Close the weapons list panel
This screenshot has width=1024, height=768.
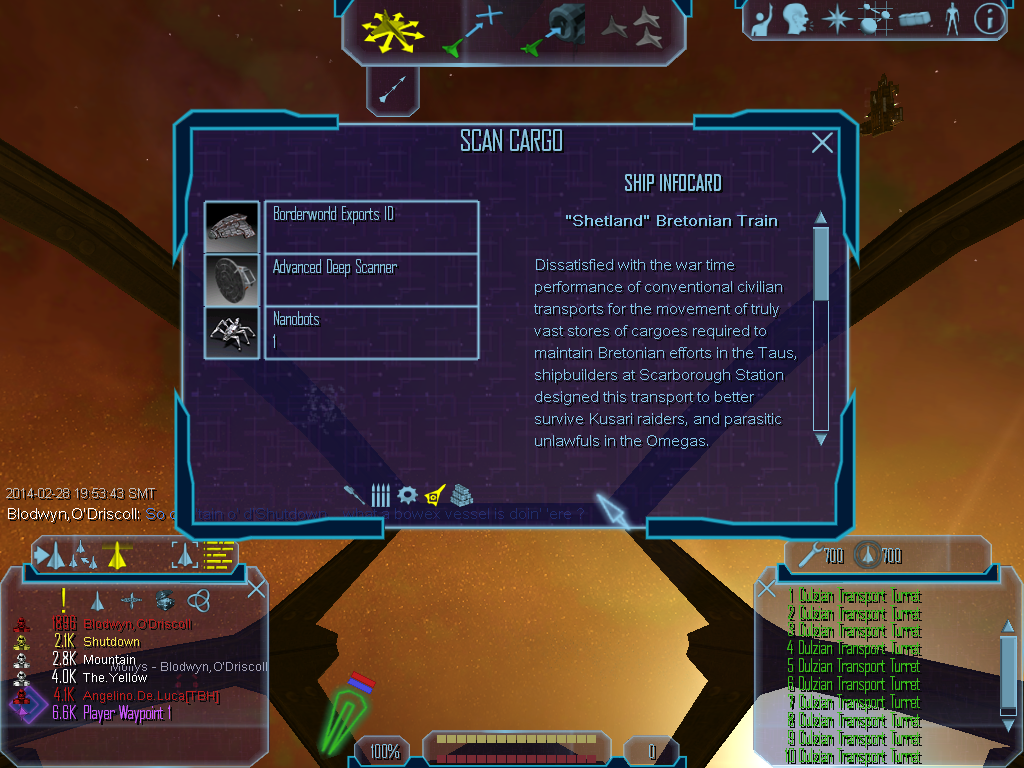point(766,589)
